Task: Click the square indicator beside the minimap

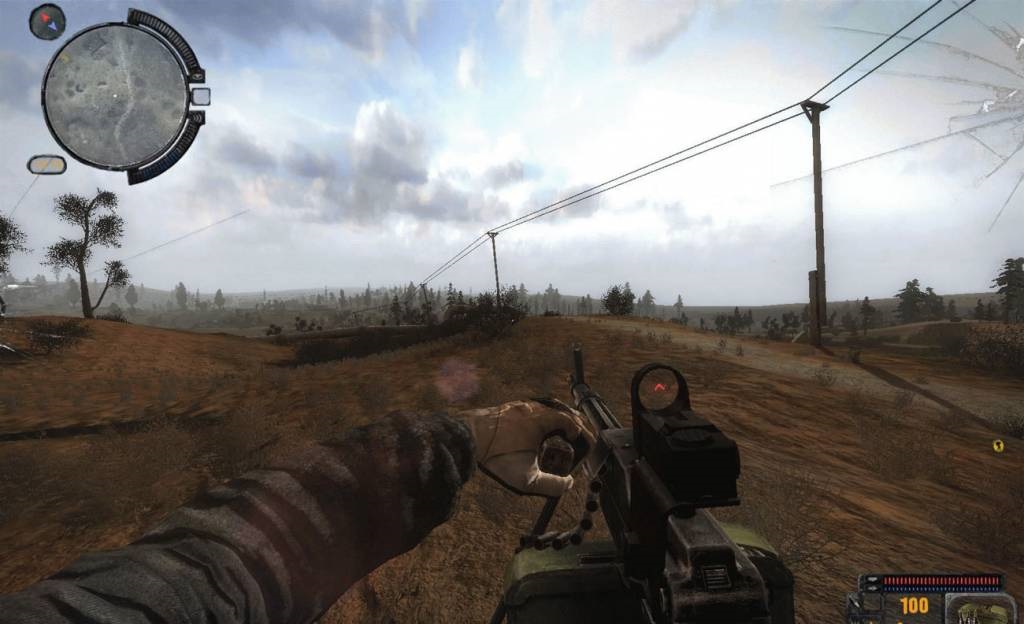Action: tap(200, 96)
